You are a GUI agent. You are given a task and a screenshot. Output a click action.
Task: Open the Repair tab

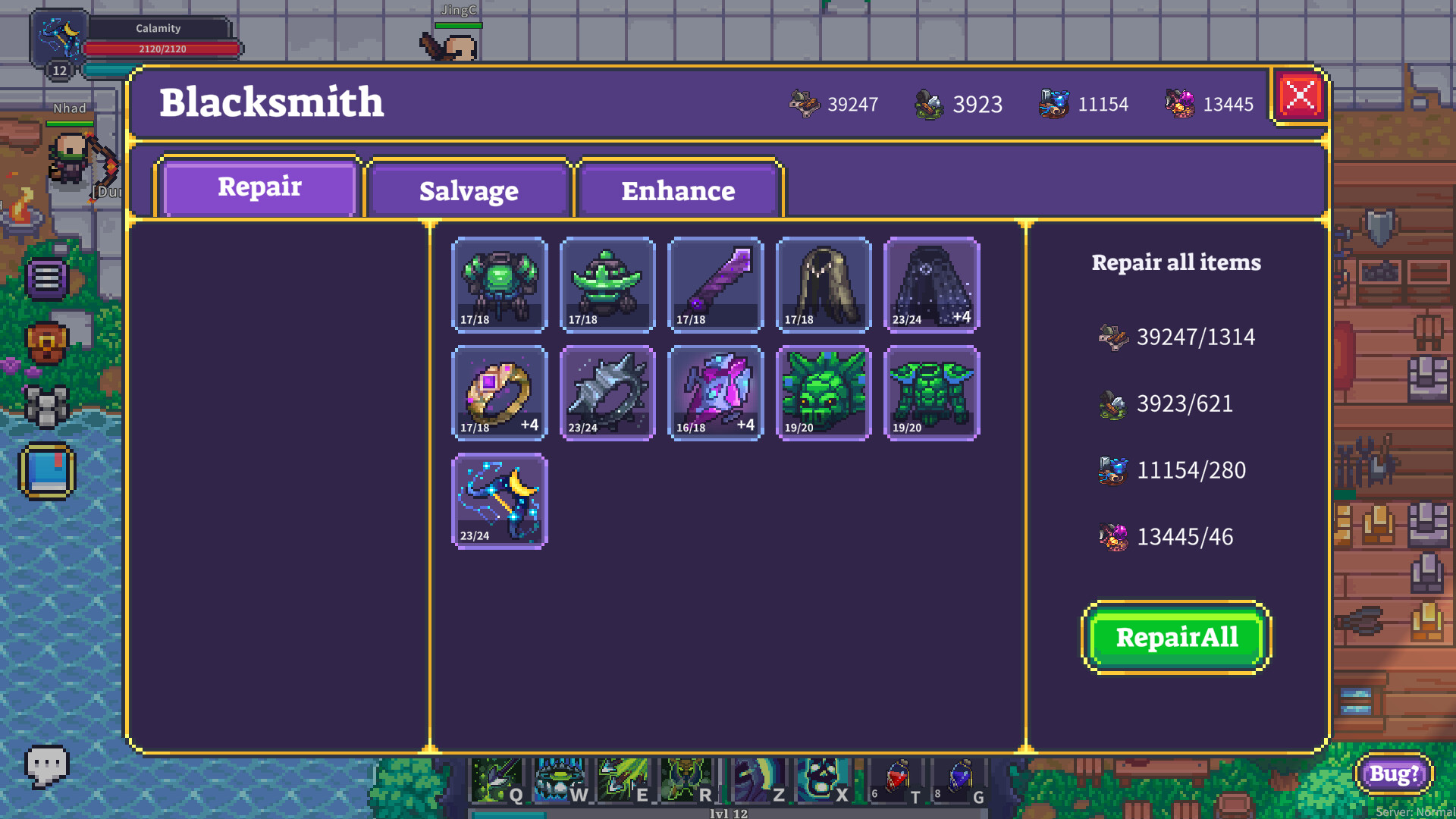[x=259, y=187]
